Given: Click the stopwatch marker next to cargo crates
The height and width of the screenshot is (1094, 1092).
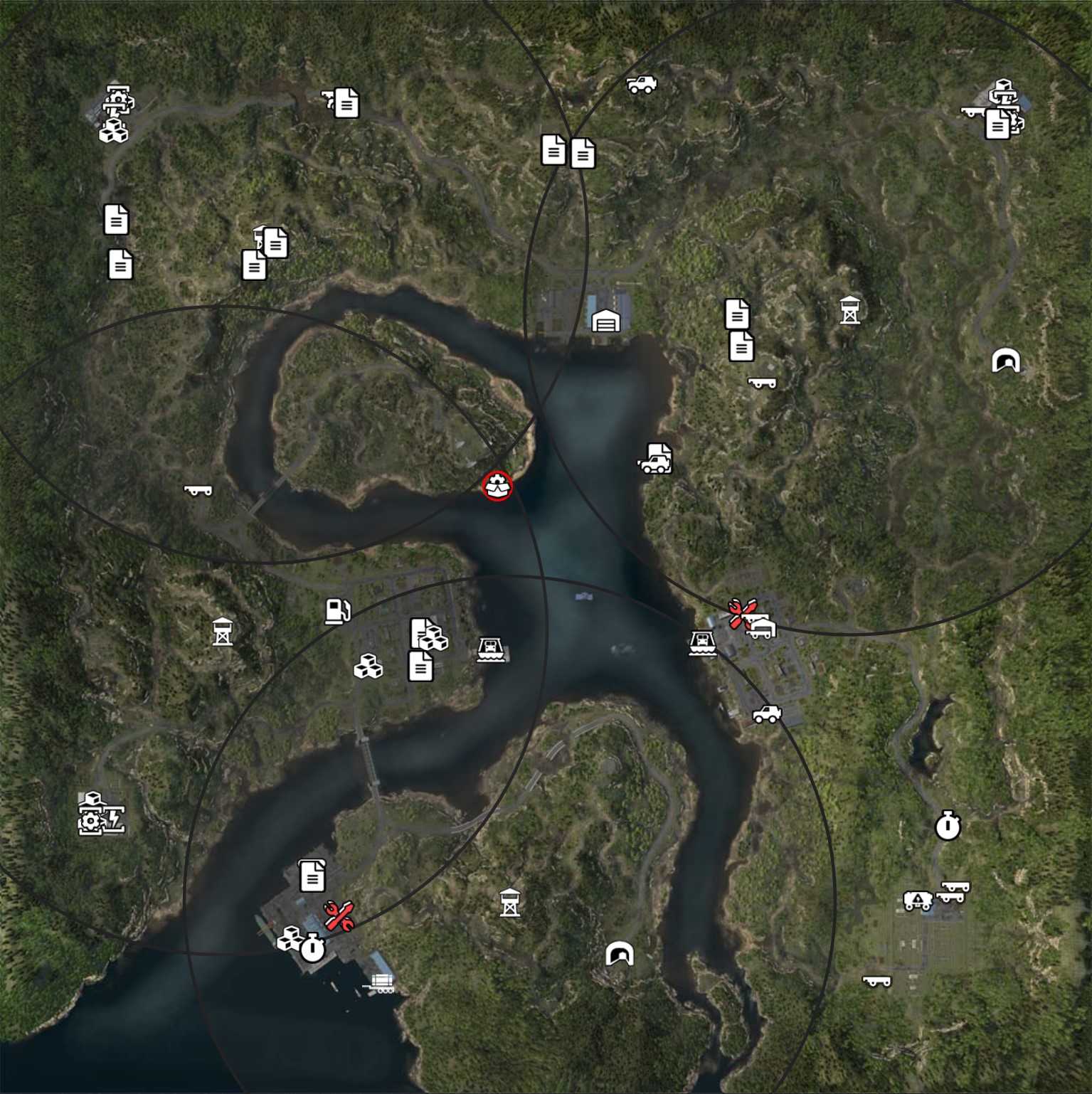Looking at the screenshot, I should pyautogui.click(x=312, y=948).
